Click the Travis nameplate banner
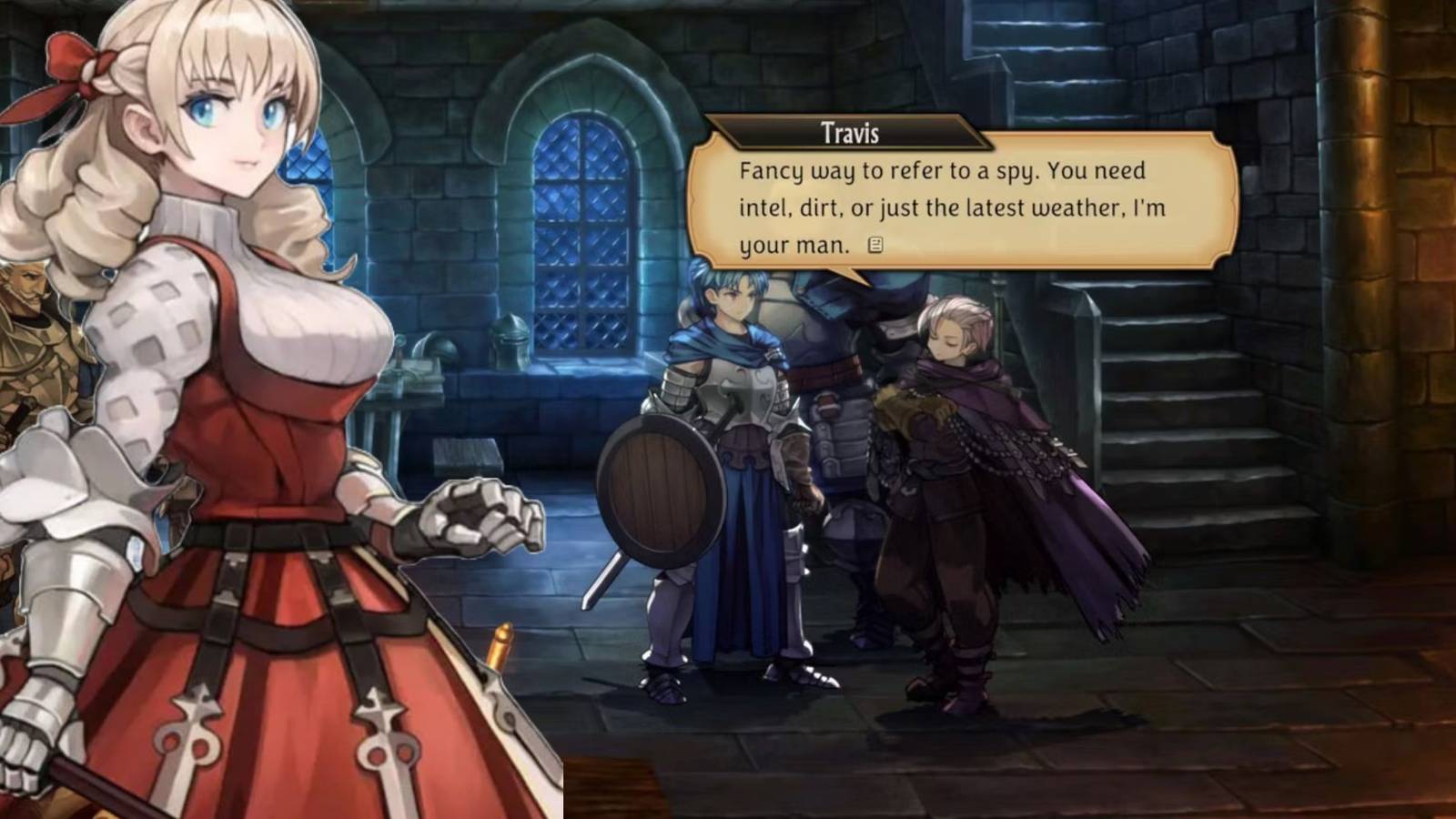Screen dimensions: 1456x819 (848, 134)
